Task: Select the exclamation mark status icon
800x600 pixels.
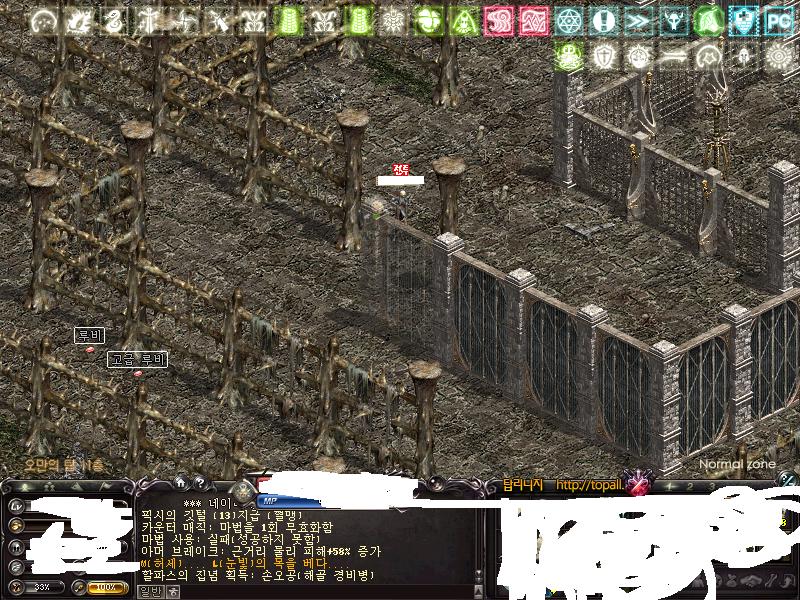Action: coord(603,19)
